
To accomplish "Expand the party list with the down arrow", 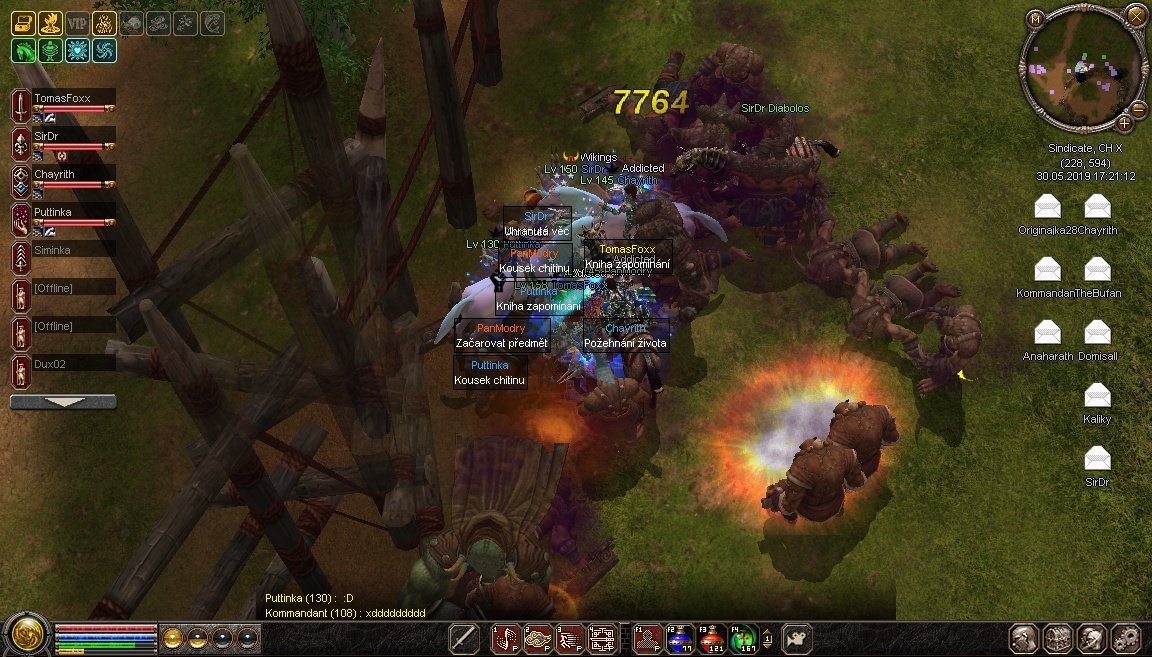I will pyautogui.click(x=63, y=402).
